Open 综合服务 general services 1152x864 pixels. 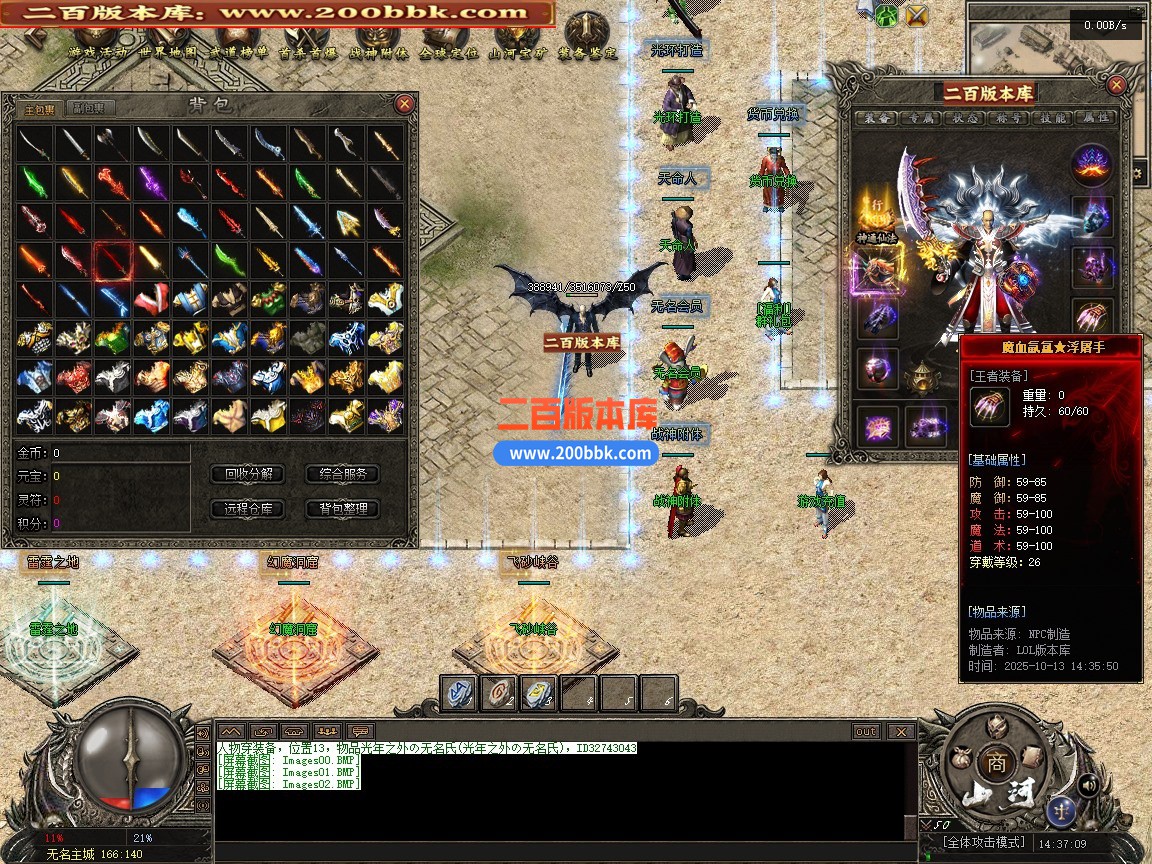point(342,474)
